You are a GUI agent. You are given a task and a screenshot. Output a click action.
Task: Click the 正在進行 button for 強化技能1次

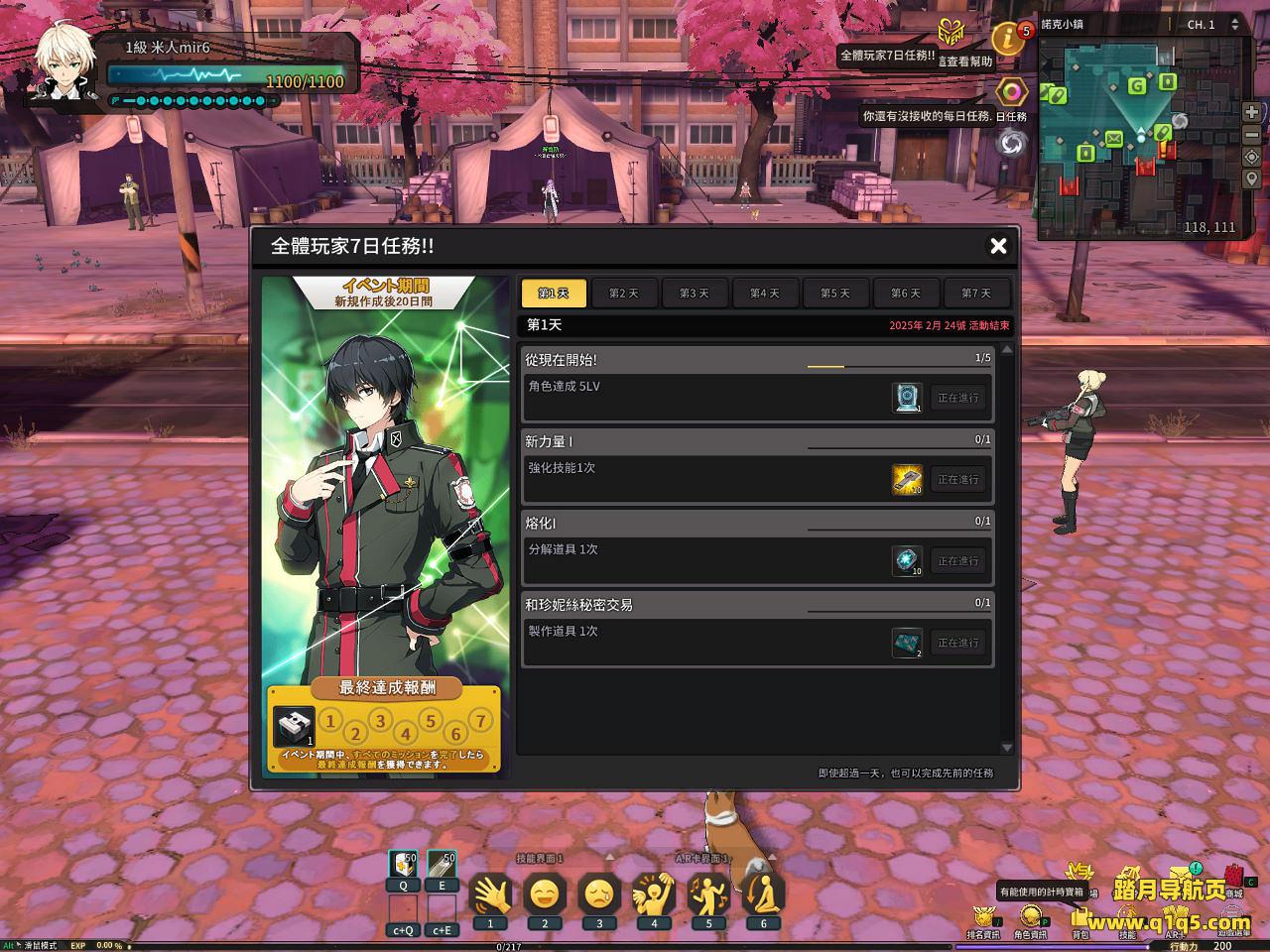pyautogui.click(x=957, y=479)
